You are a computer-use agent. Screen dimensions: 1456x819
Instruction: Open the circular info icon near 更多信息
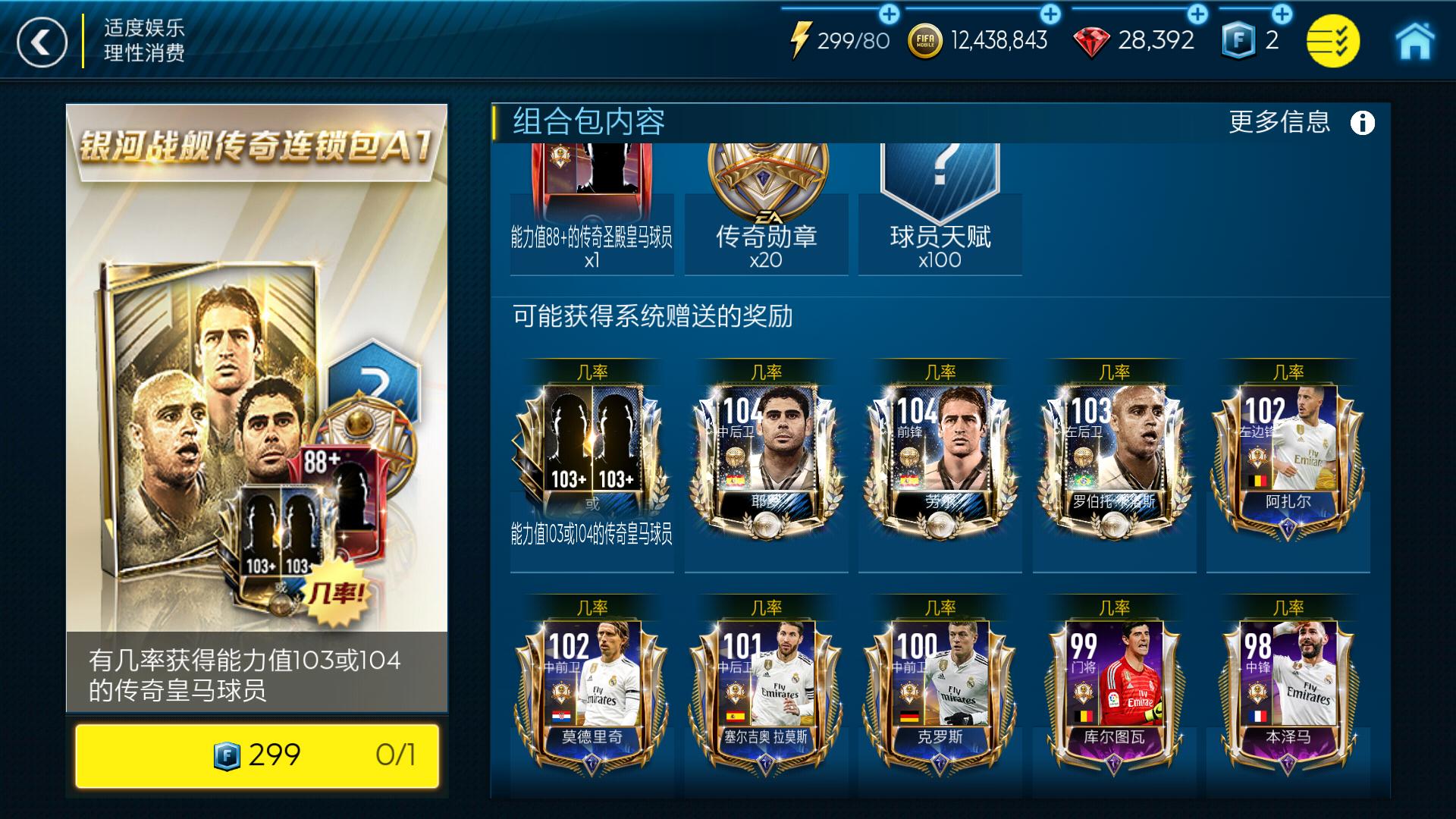pos(1361,123)
